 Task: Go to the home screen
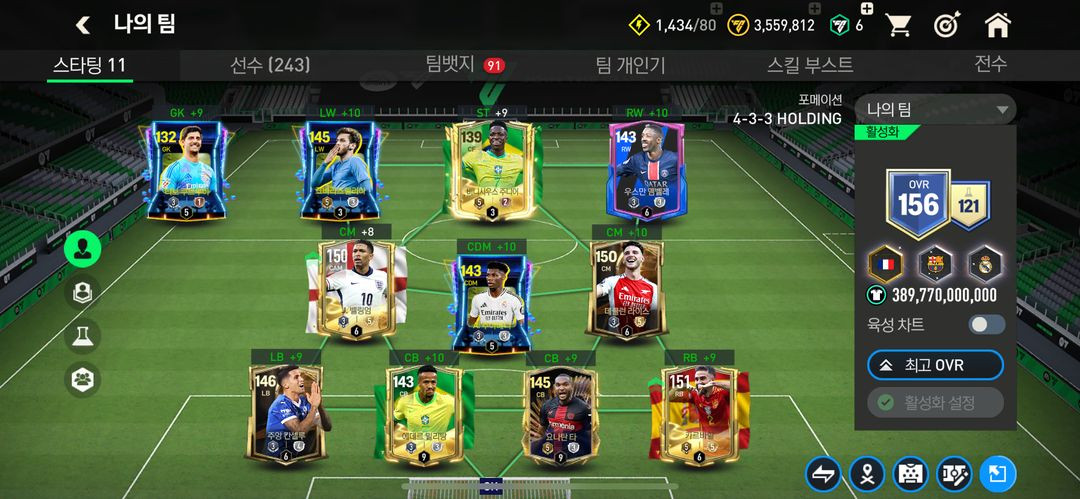[x=997, y=25]
